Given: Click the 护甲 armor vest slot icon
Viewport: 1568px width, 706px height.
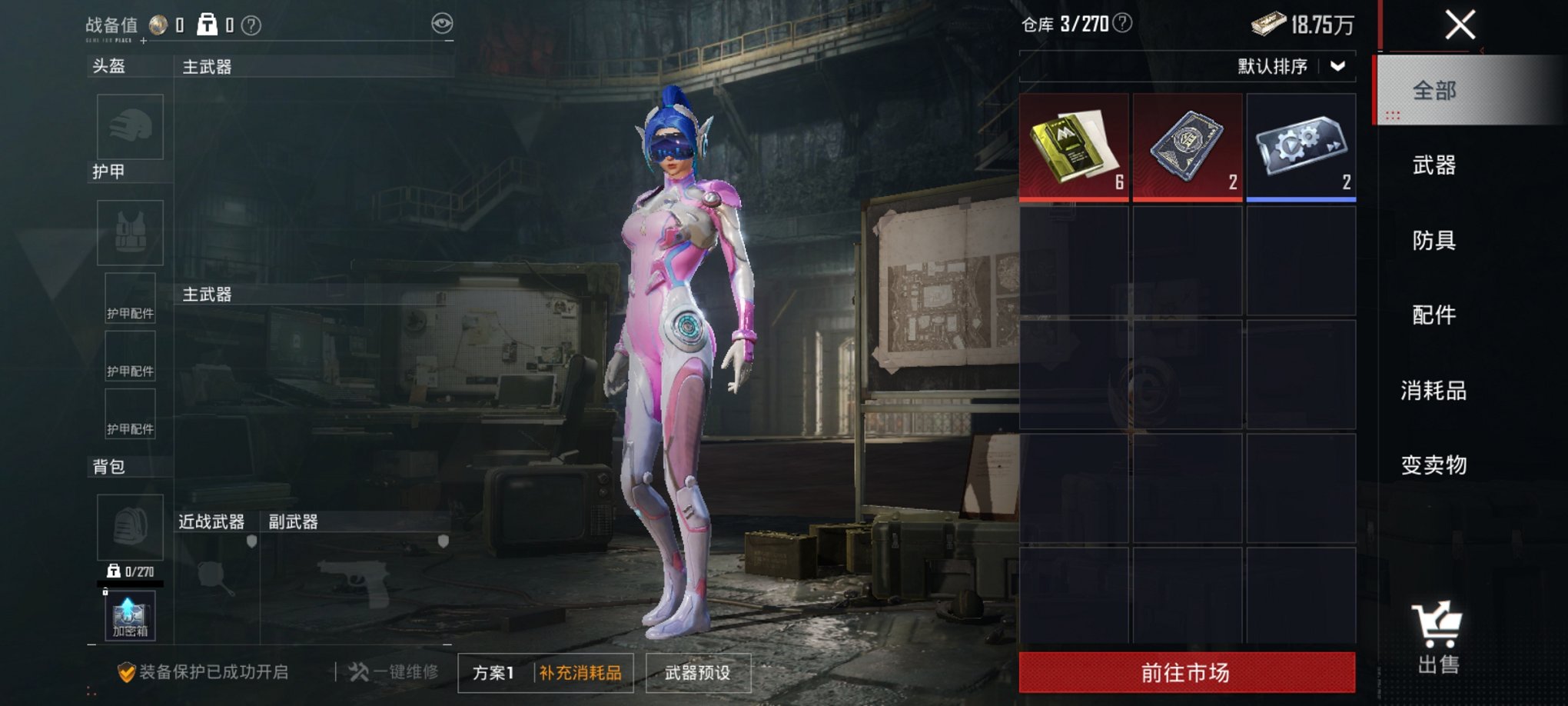Looking at the screenshot, I should click(129, 231).
